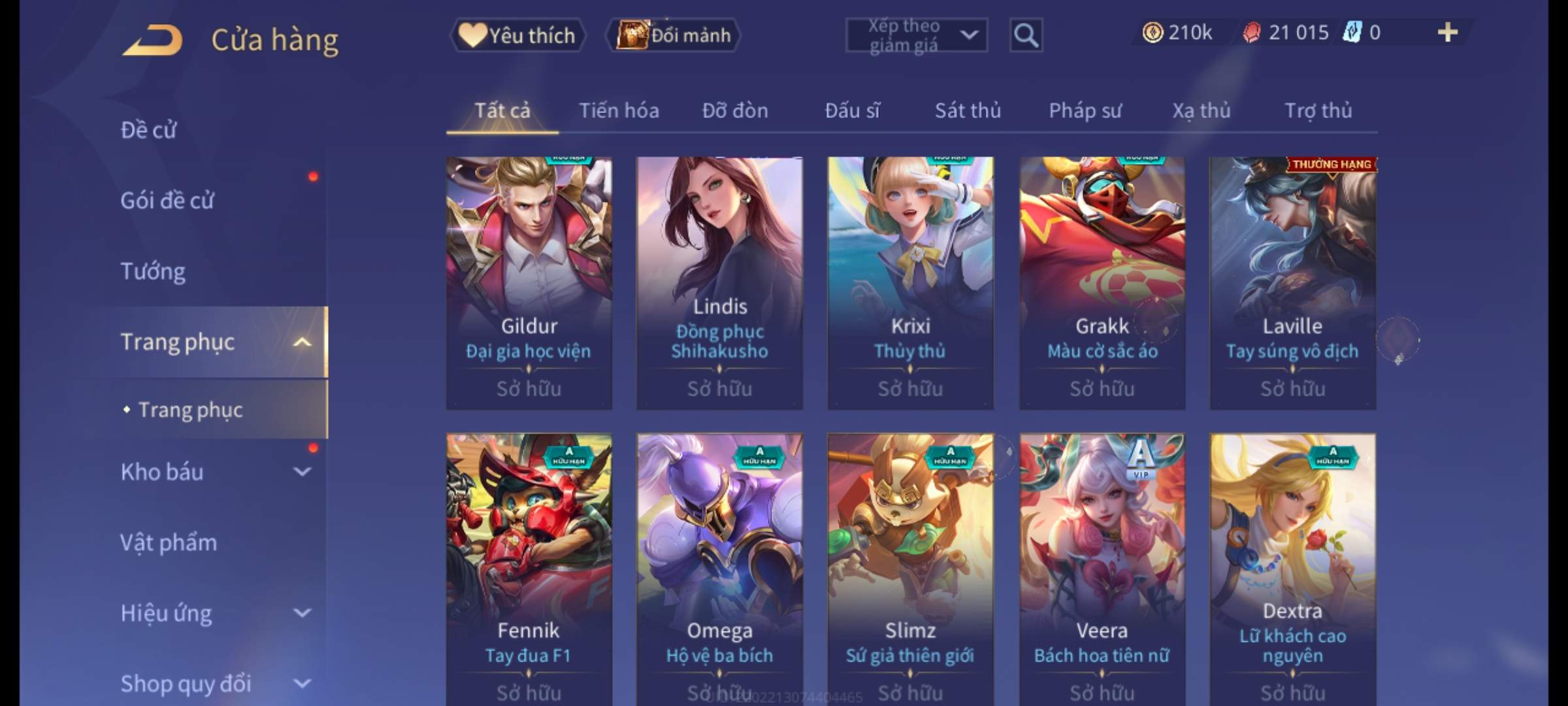Open the Tướng heroes section
This screenshot has height=706, width=1568.
pos(153,271)
